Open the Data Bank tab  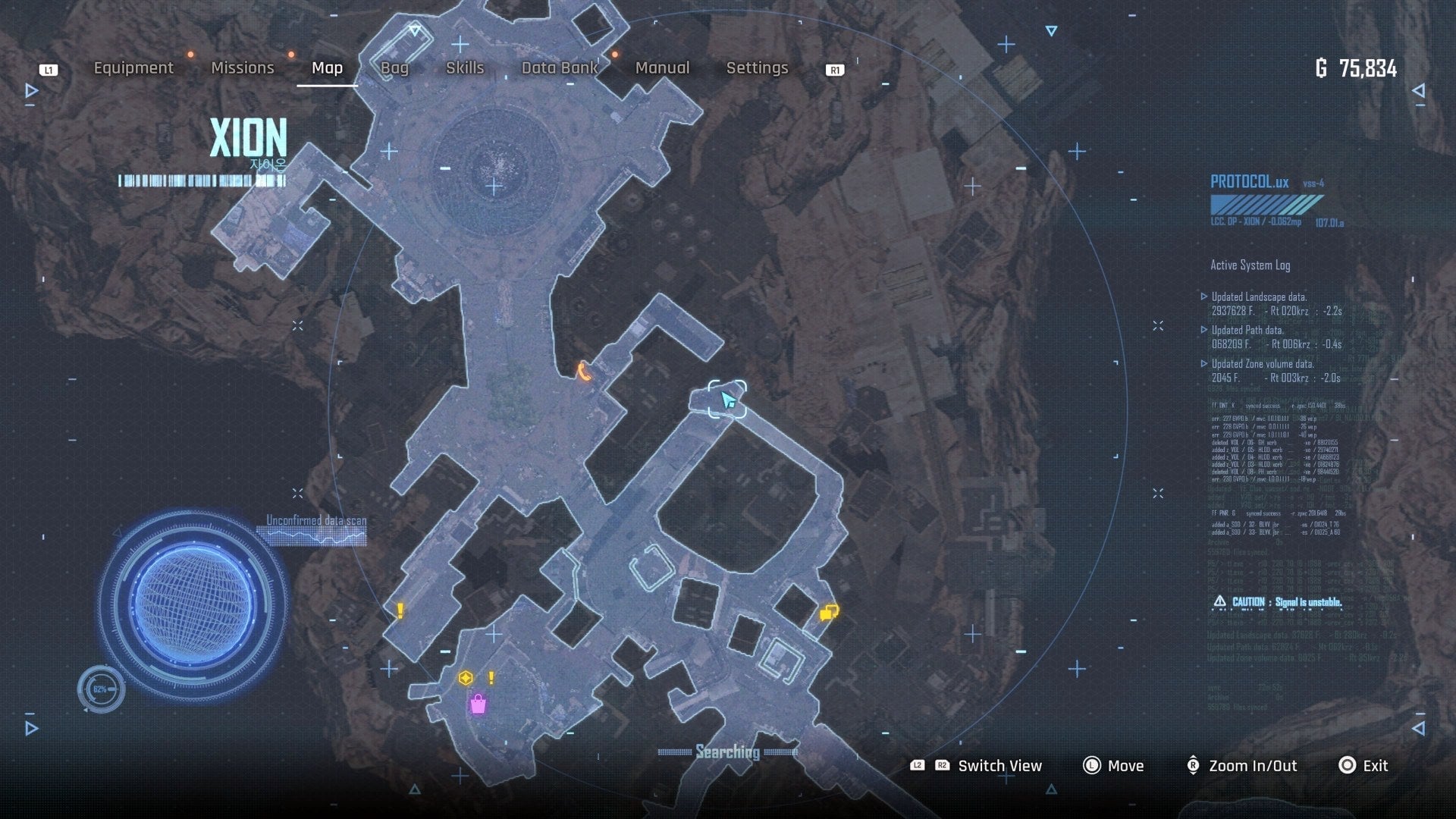coord(560,67)
